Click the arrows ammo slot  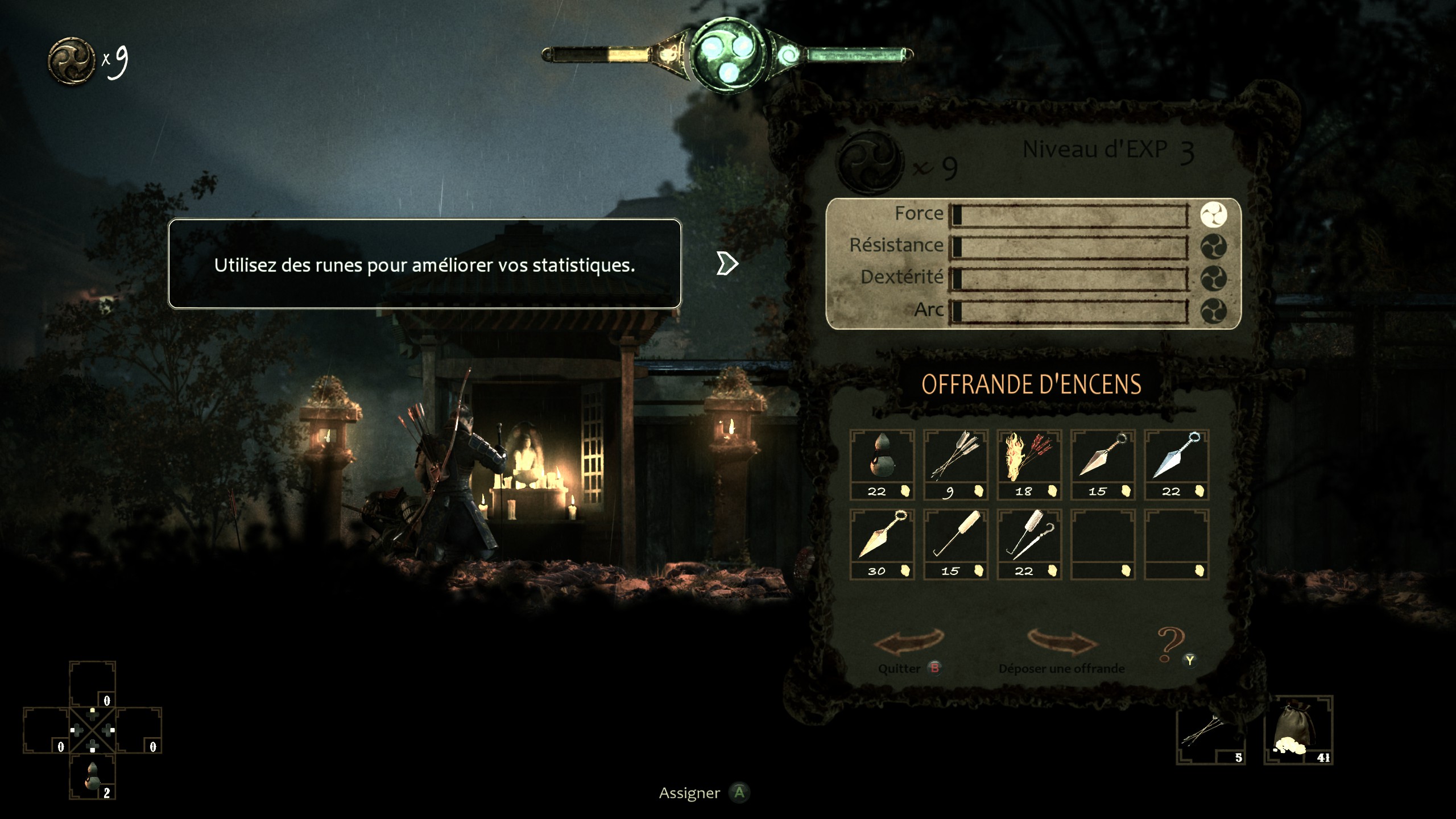1210,730
